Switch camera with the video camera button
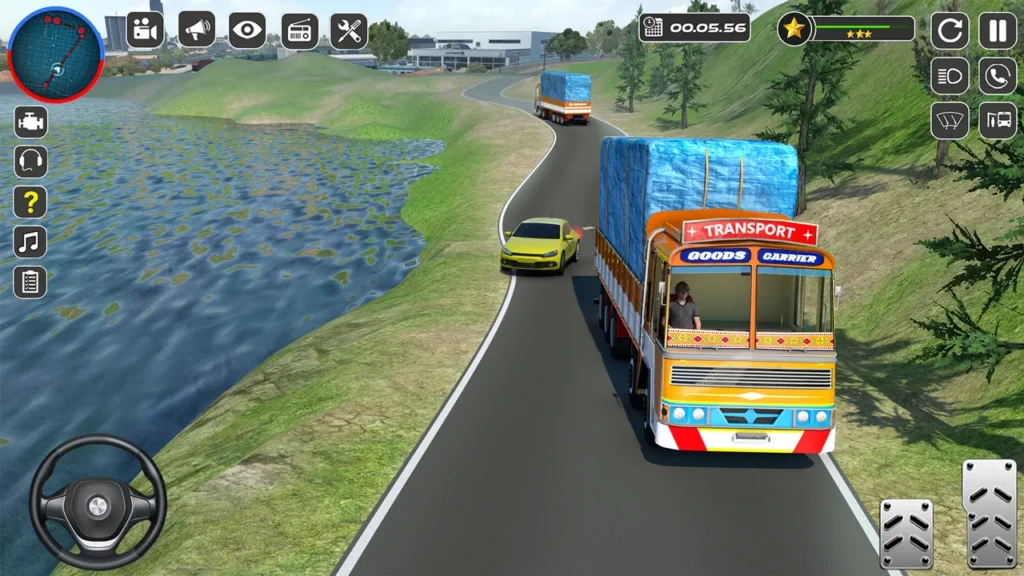This screenshot has height=576, width=1024. pos(145,30)
